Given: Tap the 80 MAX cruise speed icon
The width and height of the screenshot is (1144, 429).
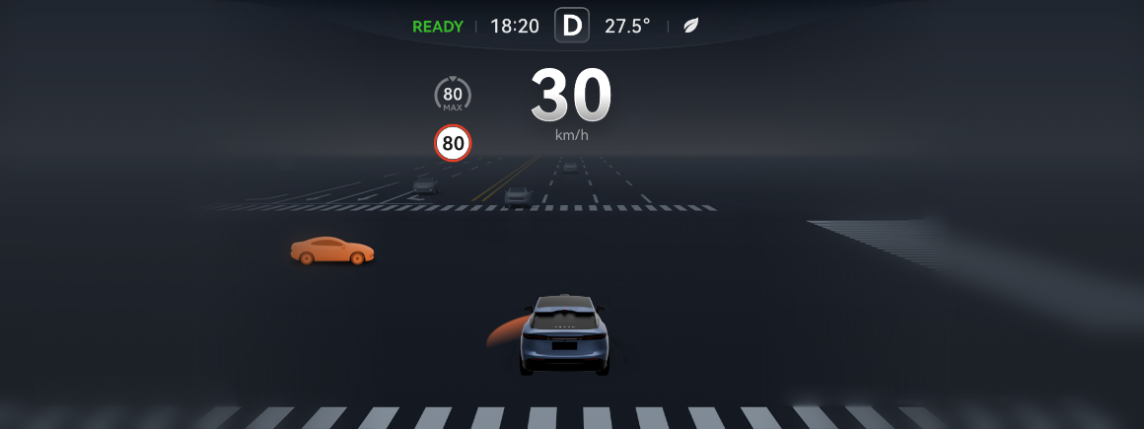Looking at the screenshot, I should click(453, 96).
